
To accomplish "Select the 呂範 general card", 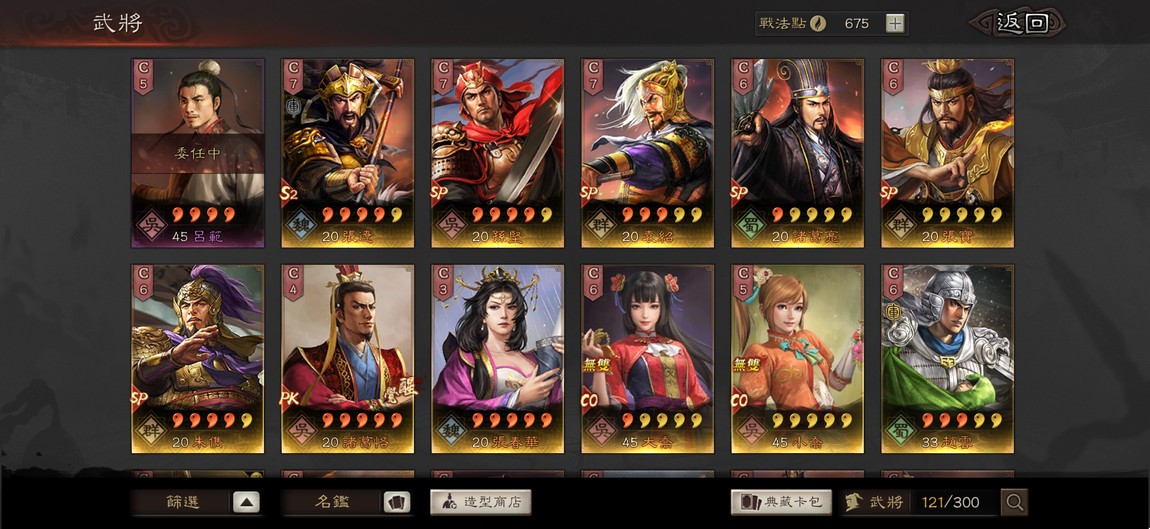I will (x=198, y=152).
